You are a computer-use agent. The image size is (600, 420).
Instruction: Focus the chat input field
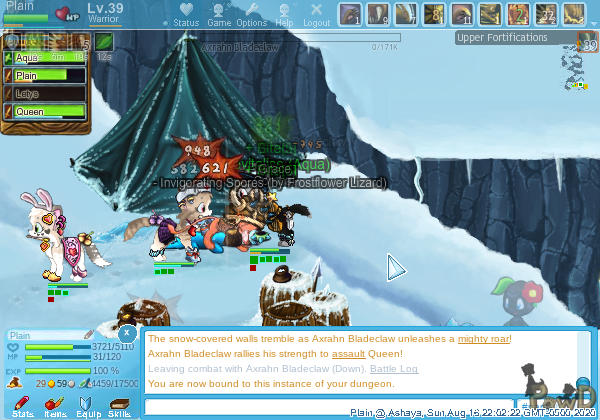pos(340,406)
